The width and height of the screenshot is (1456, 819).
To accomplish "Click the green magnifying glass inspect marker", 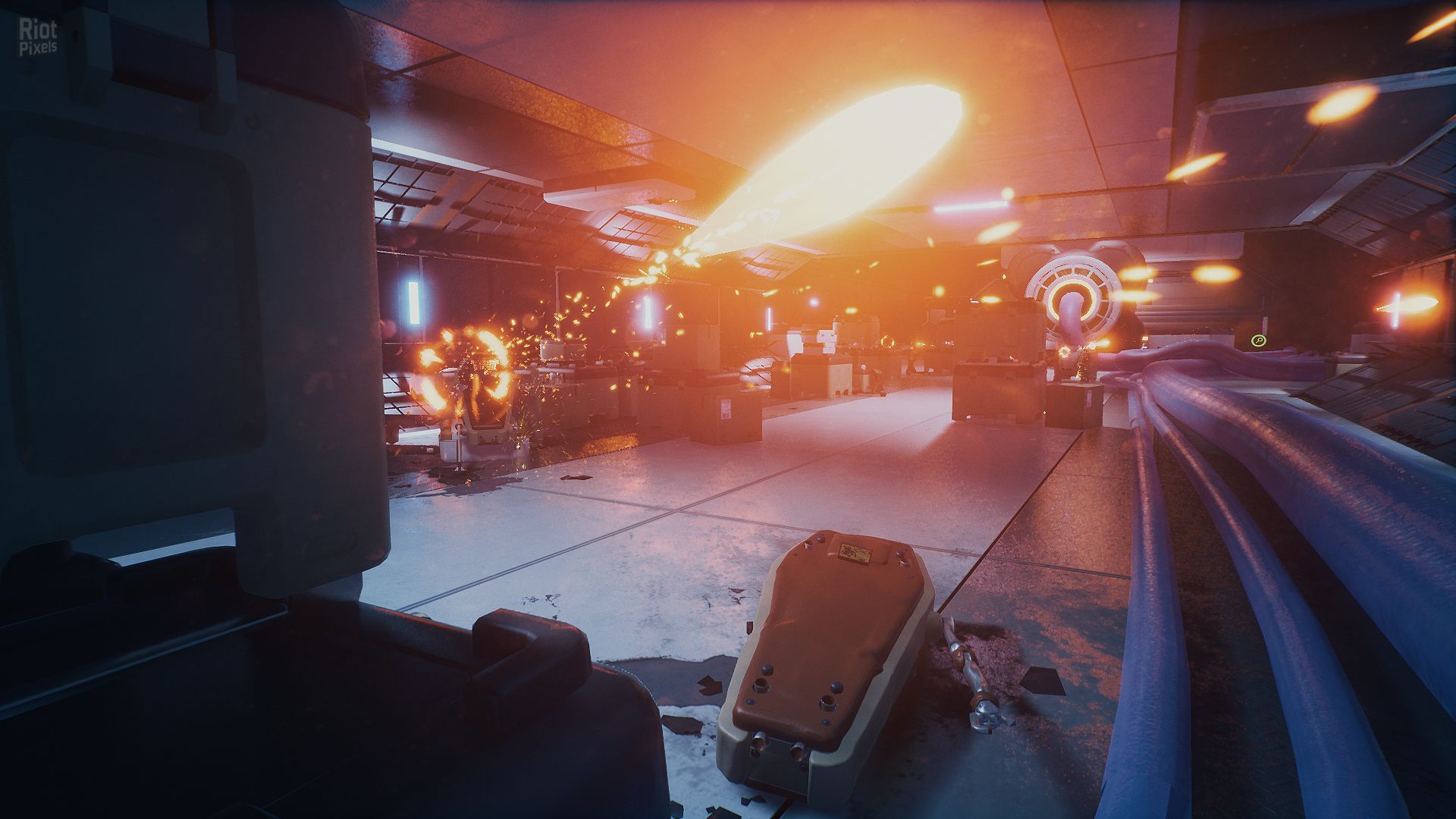I will [x=1258, y=341].
